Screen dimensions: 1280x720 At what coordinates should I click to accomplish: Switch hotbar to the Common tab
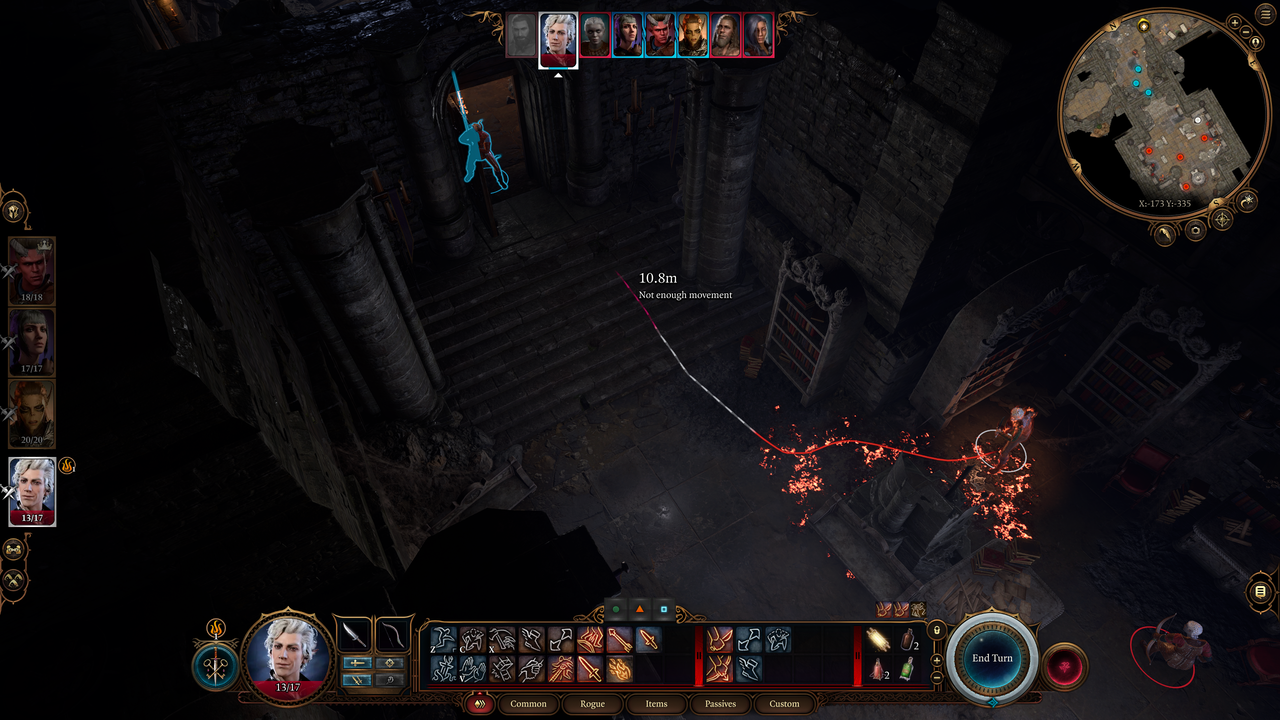pos(528,703)
